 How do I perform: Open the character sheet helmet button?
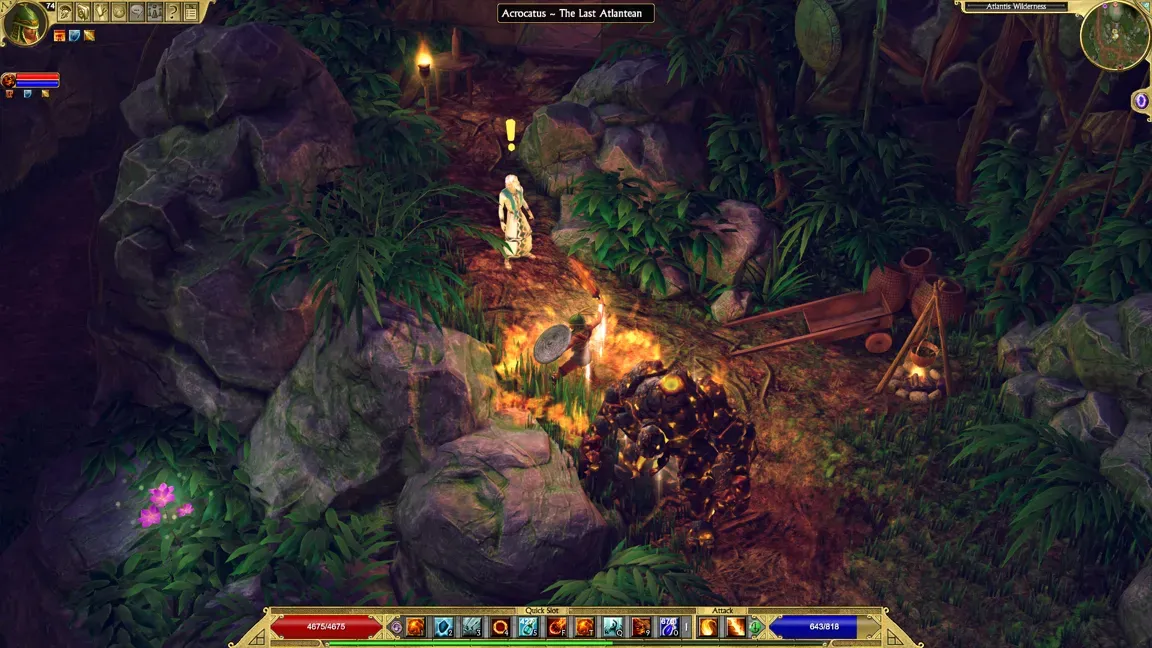[x=65, y=12]
